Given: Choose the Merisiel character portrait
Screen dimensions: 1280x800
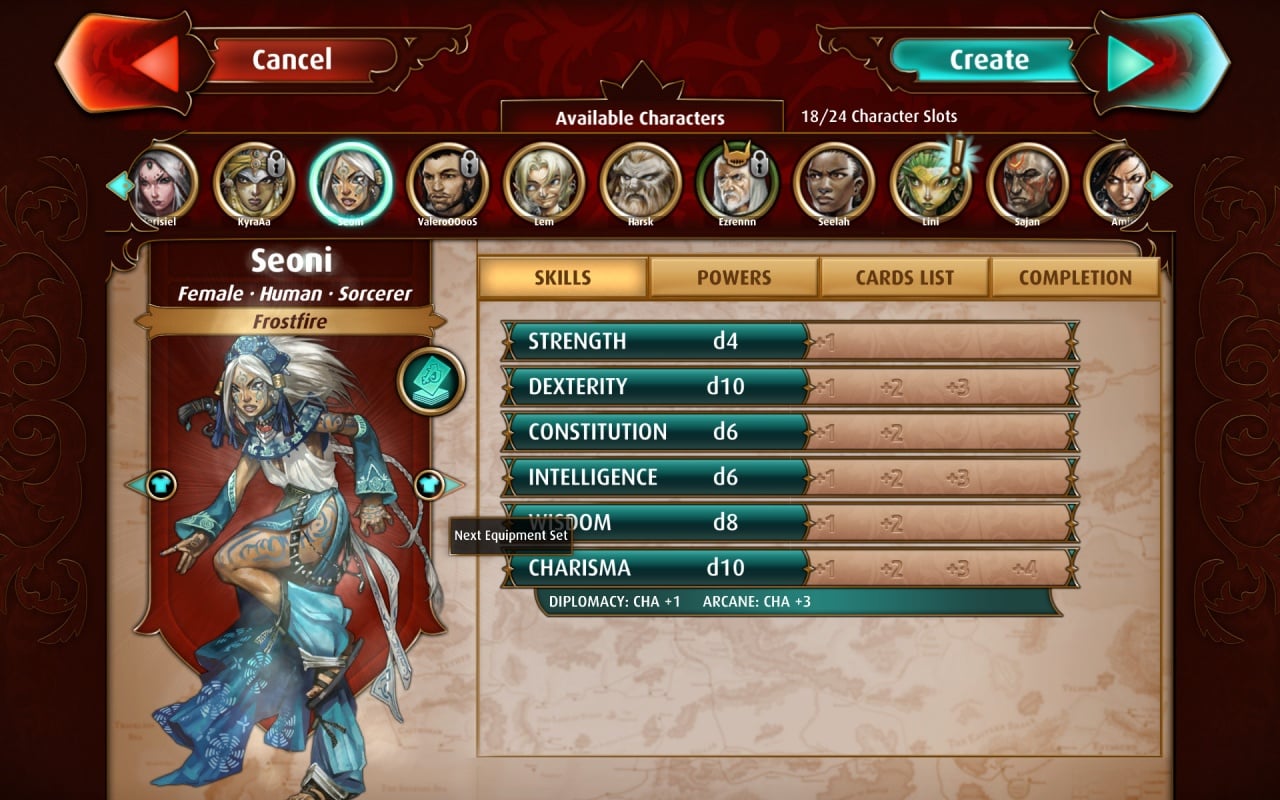Looking at the screenshot, I should [159, 181].
